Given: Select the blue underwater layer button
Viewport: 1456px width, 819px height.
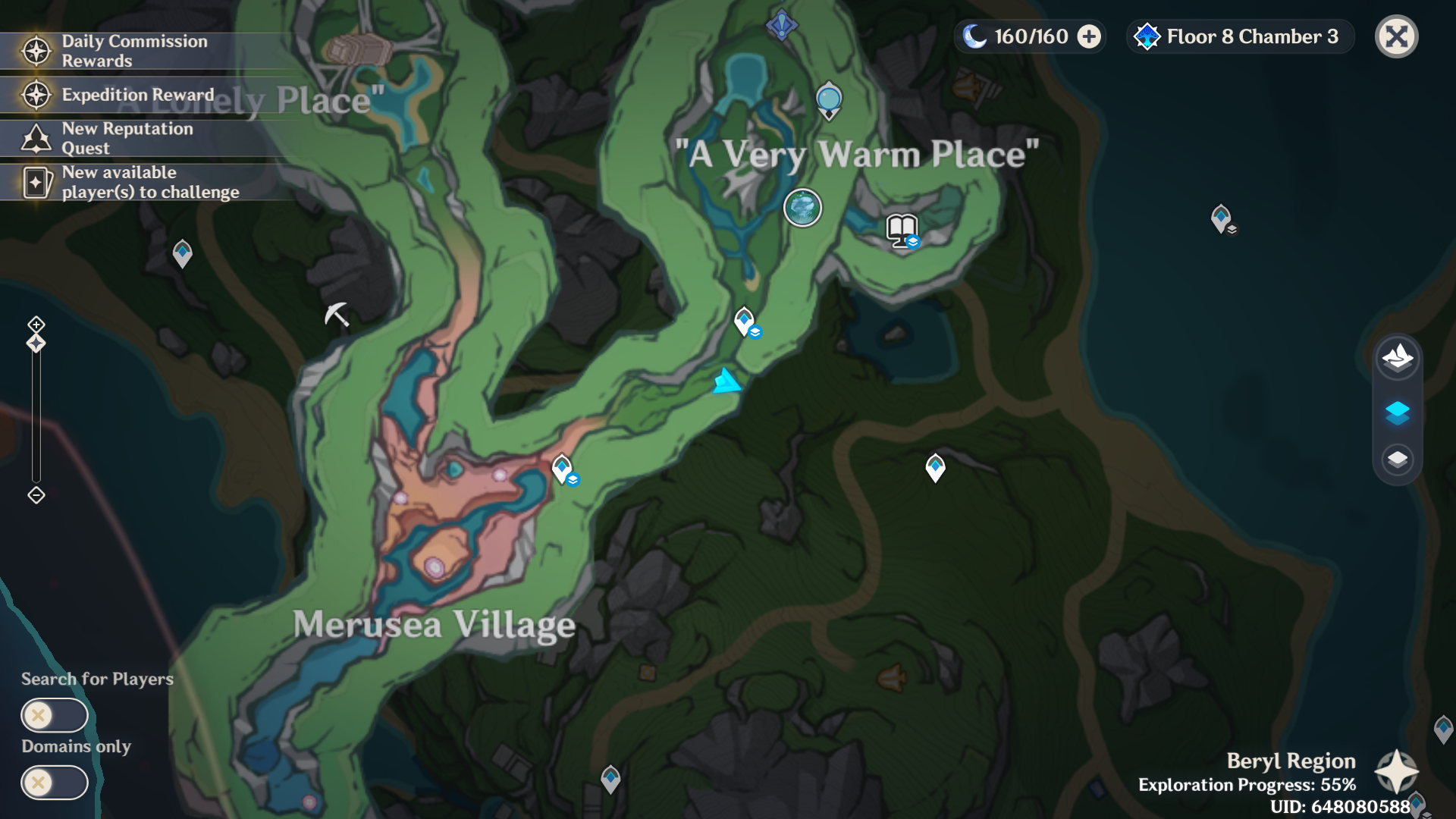Looking at the screenshot, I should click(x=1397, y=413).
